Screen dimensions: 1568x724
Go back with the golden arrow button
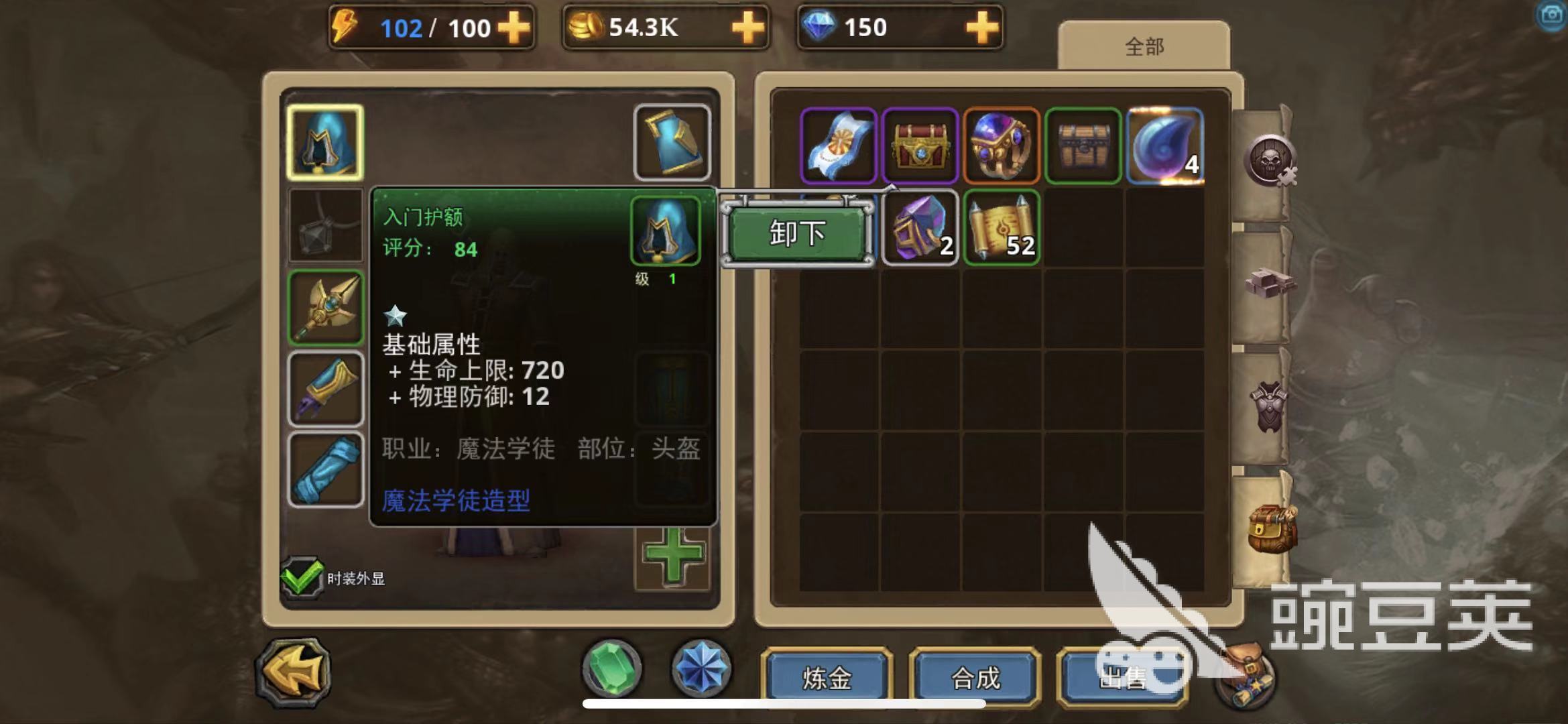point(293,672)
